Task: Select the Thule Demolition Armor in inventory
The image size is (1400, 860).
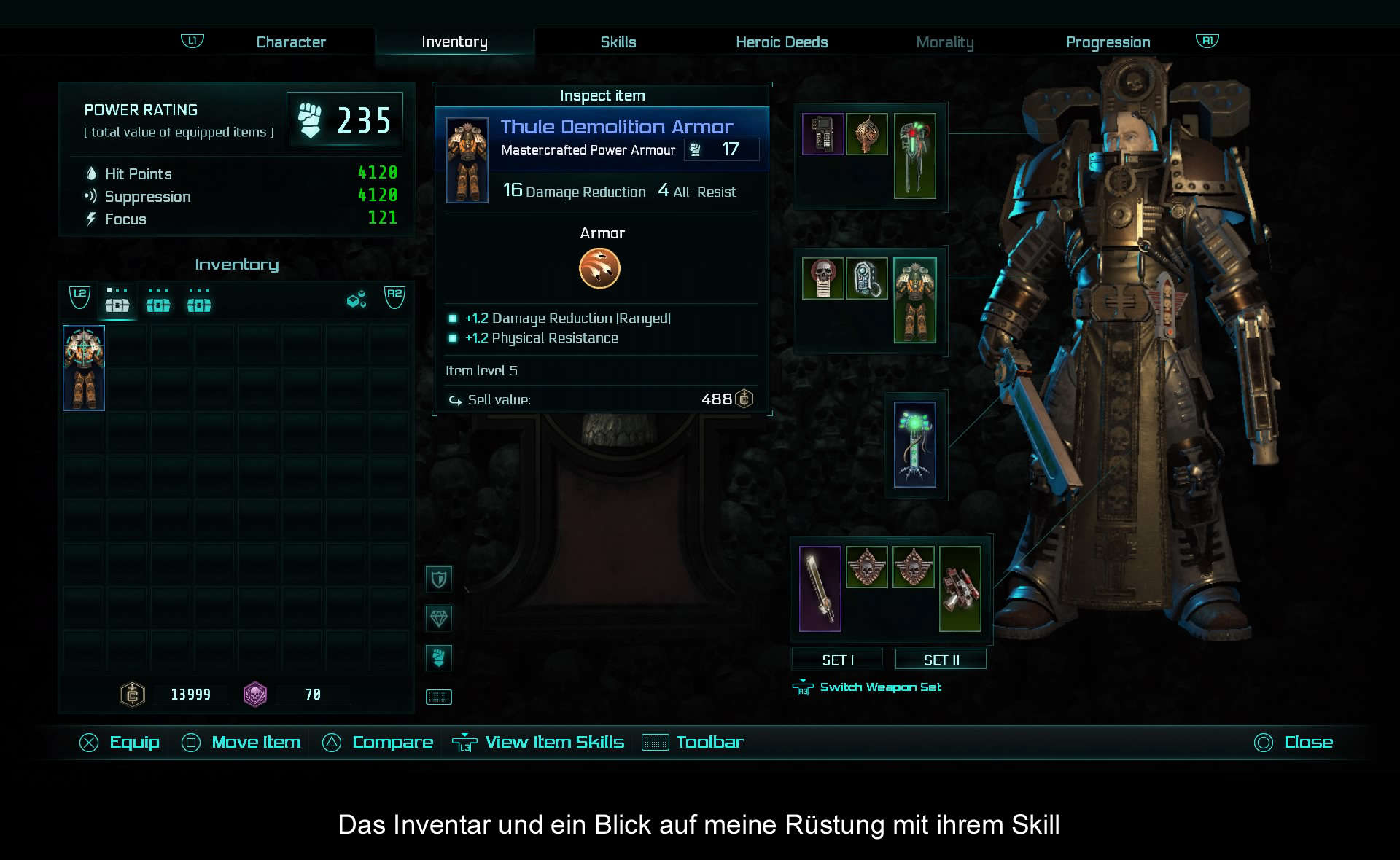Action: [x=84, y=368]
